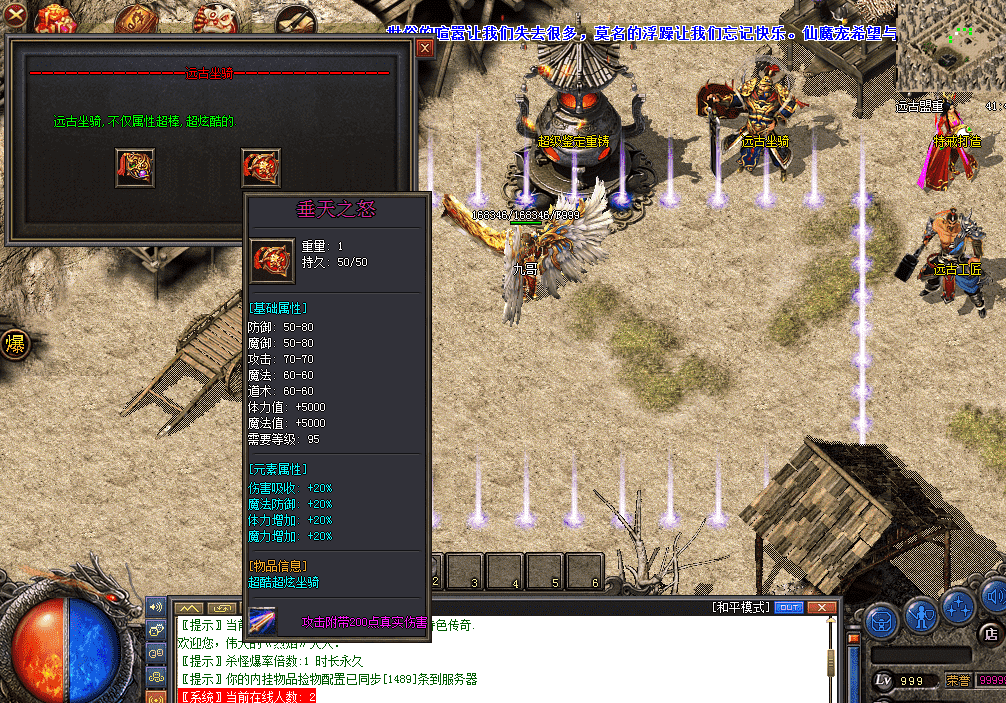Open the lion dance mask icon
The height and width of the screenshot is (703, 1006).
[x=212, y=17]
